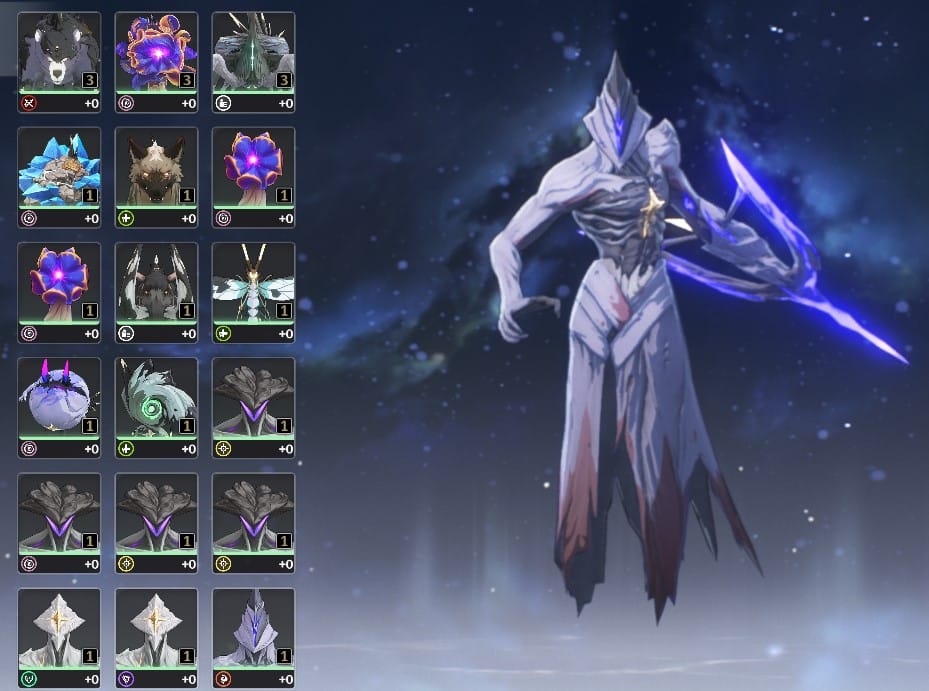
Task: Select the gray wolf echo with white wings
Action: pos(156,283)
